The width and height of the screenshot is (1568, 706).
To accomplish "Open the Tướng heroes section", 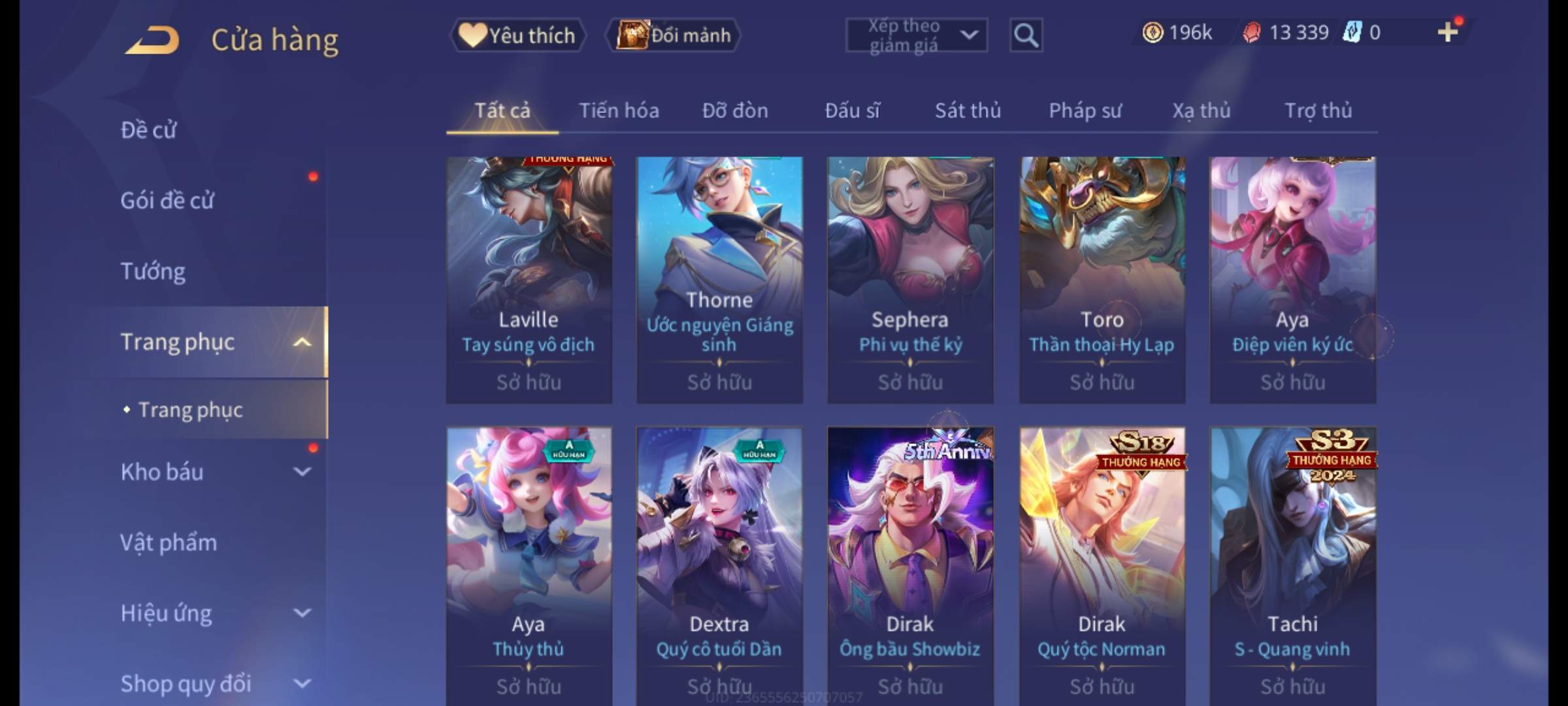I will click(153, 271).
